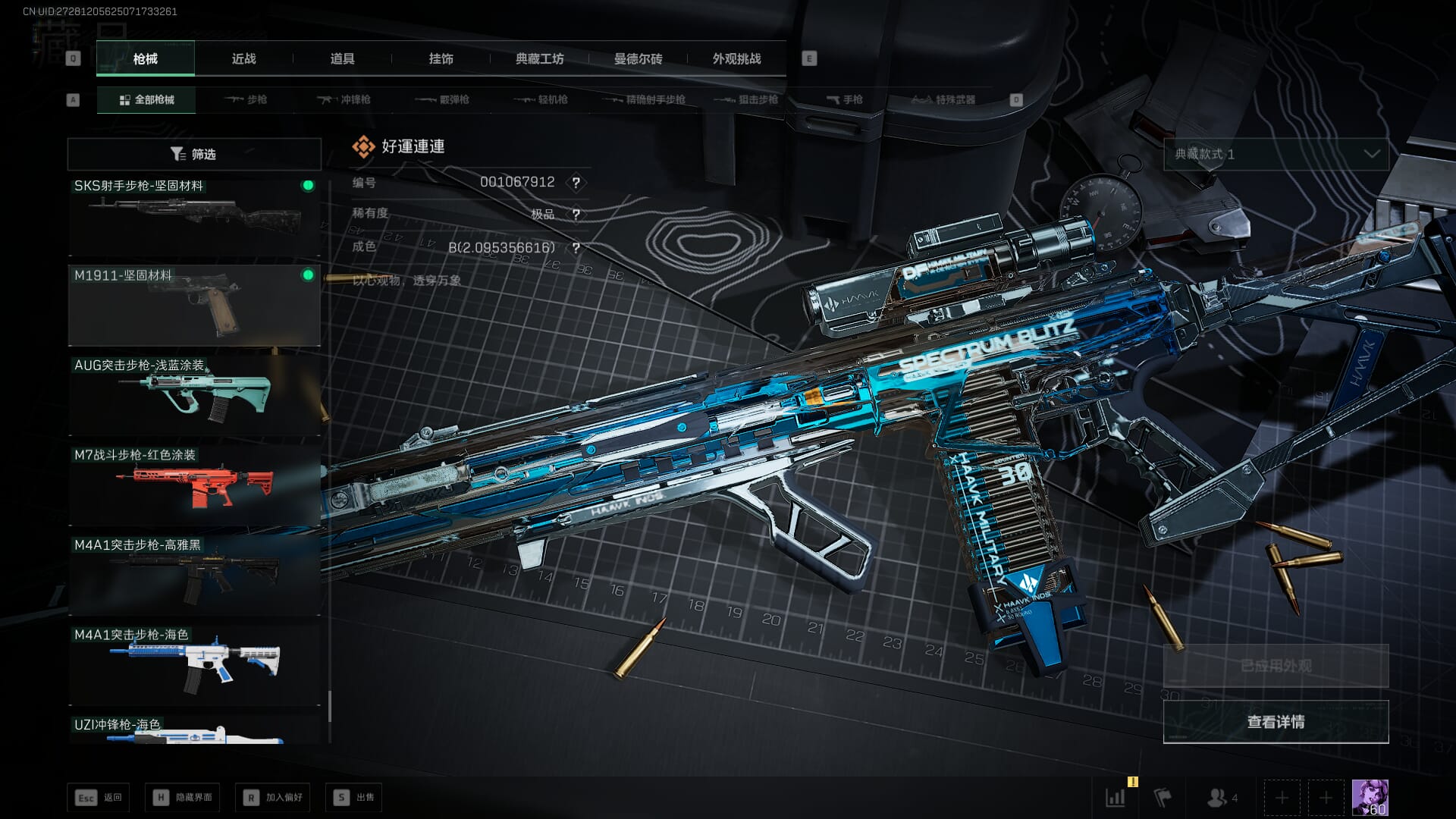Click the 查看详情 view details button
This screenshot has height=819, width=1456.
coord(1276,722)
